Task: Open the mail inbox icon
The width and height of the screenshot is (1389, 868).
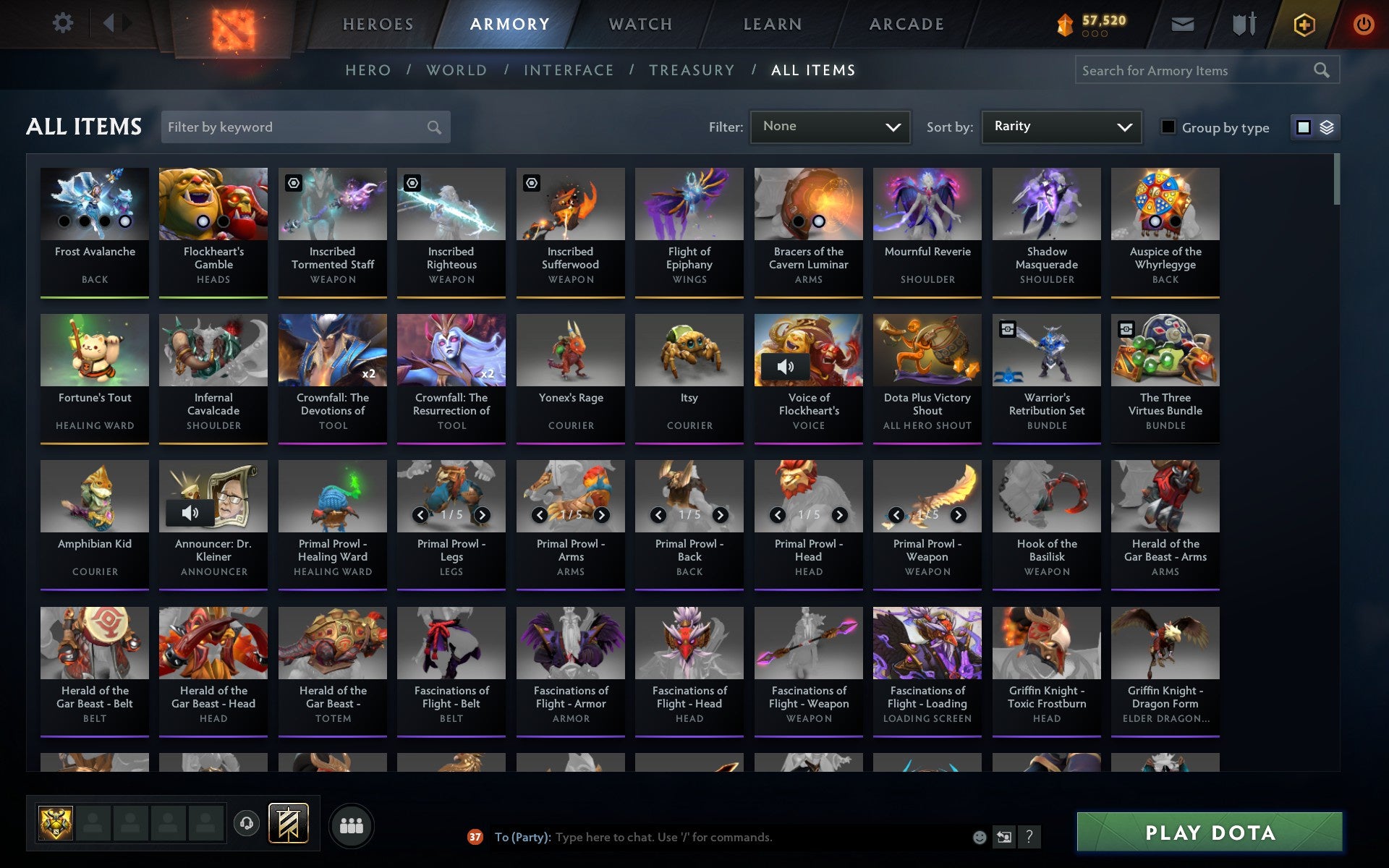Action: point(1181,24)
